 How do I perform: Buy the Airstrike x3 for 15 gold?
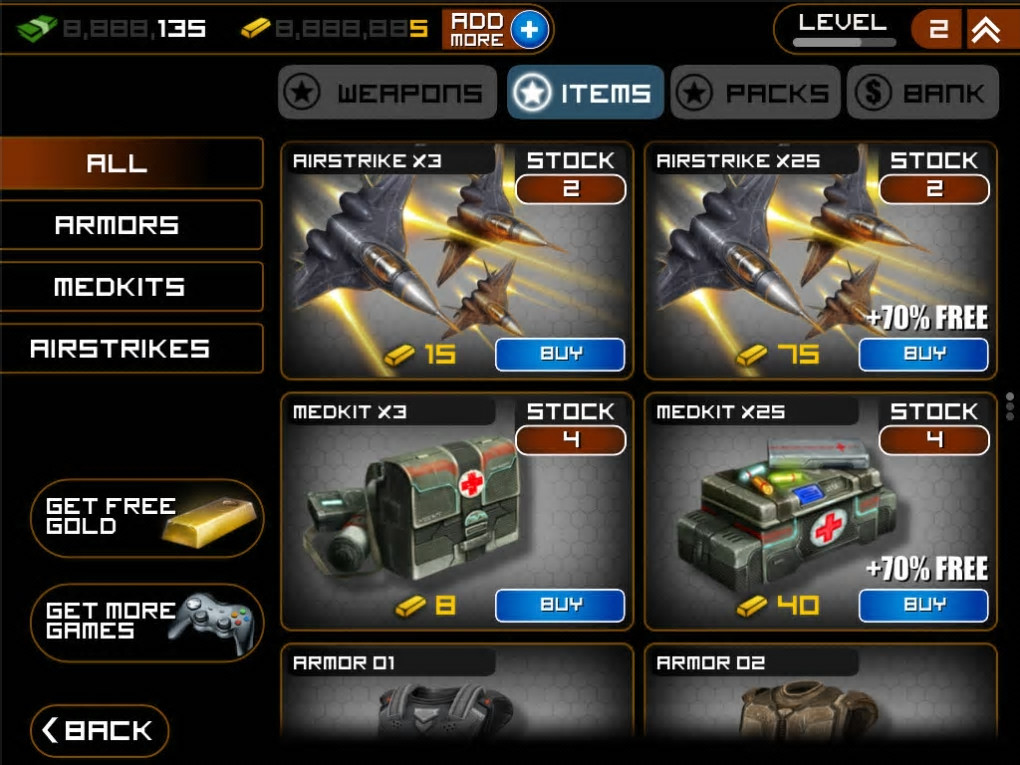pyautogui.click(x=560, y=354)
